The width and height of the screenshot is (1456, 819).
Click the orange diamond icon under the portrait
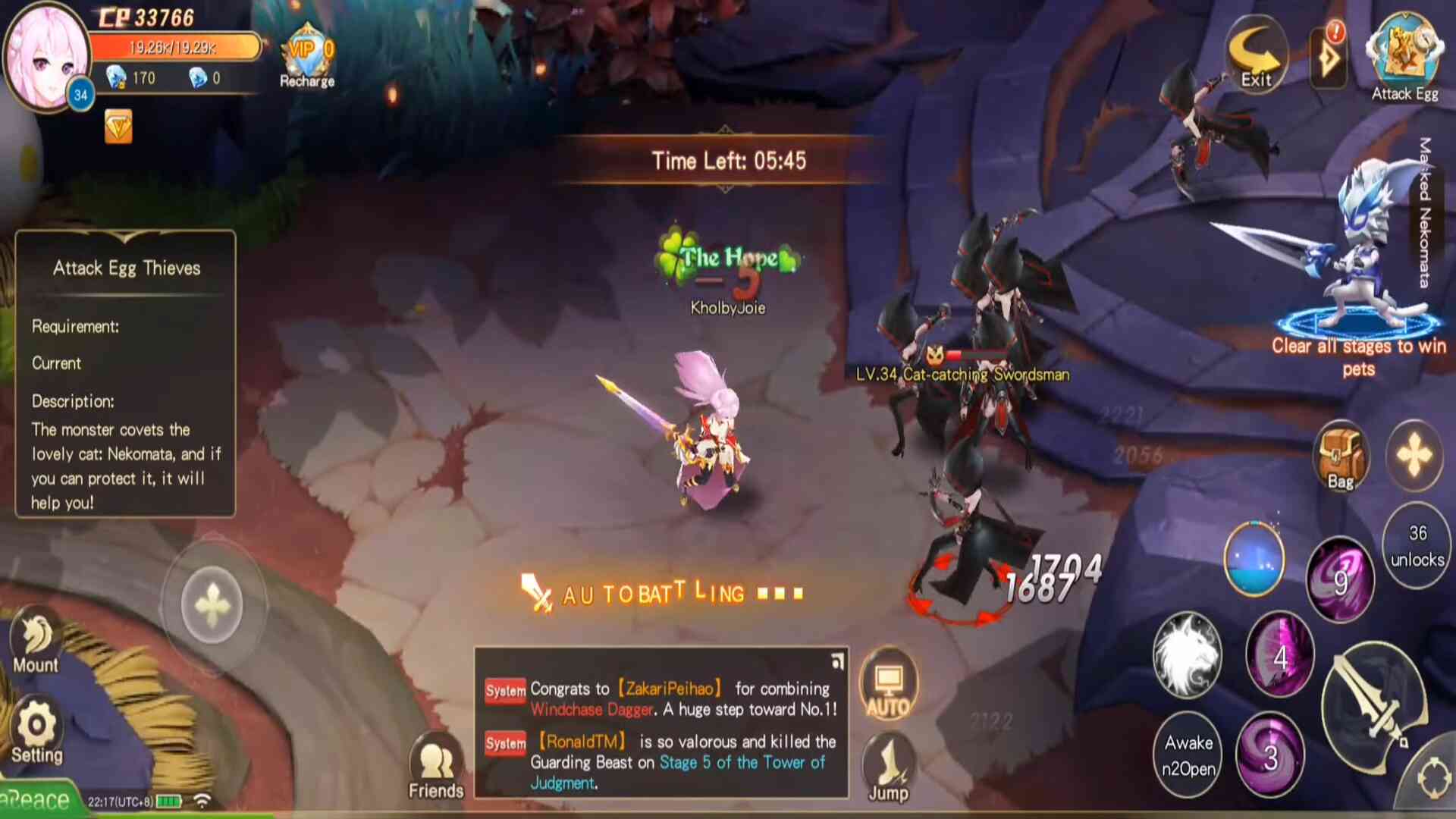pyautogui.click(x=118, y=127)
